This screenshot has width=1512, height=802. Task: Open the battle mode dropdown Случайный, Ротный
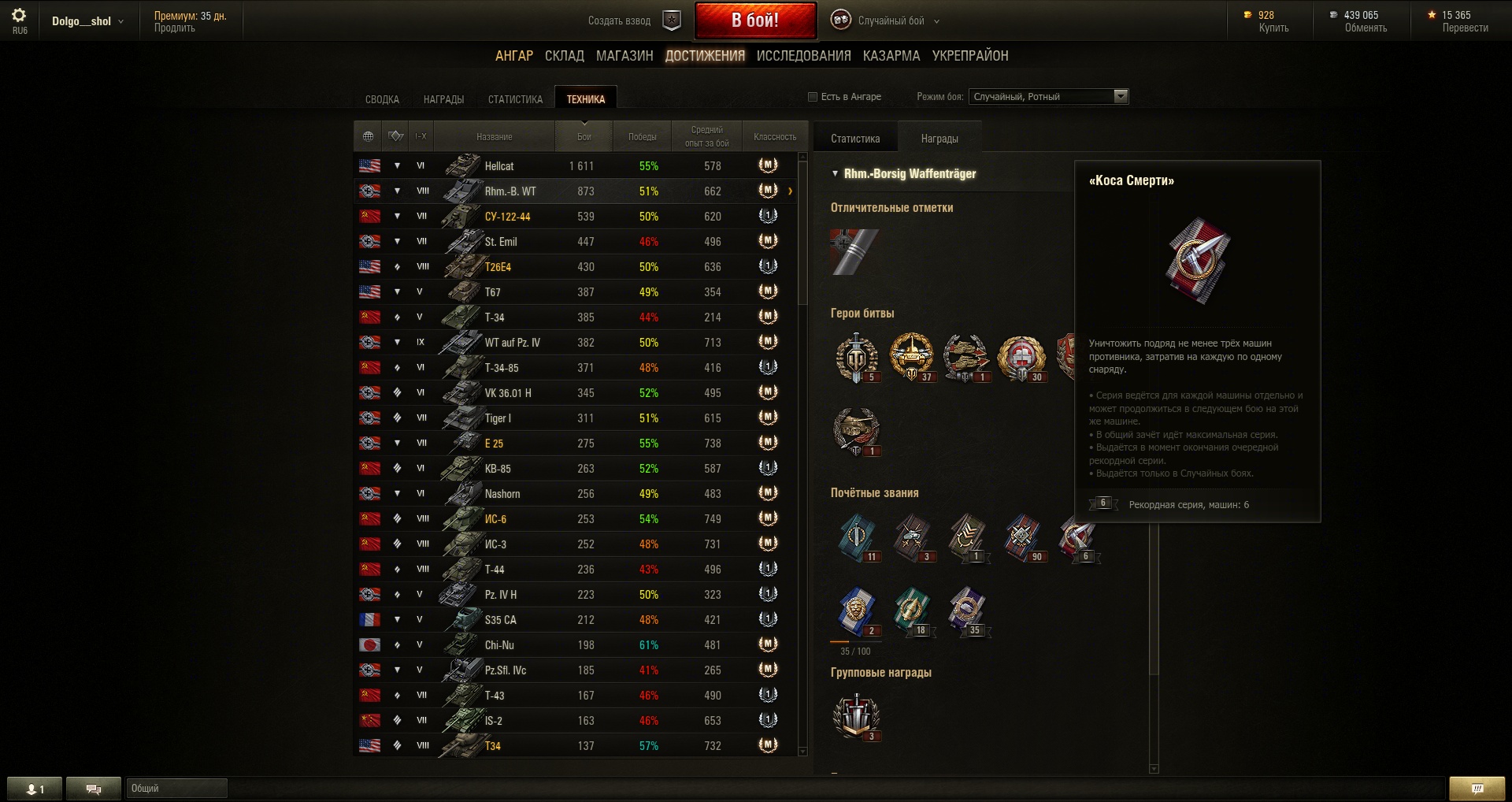[1048, 97]
